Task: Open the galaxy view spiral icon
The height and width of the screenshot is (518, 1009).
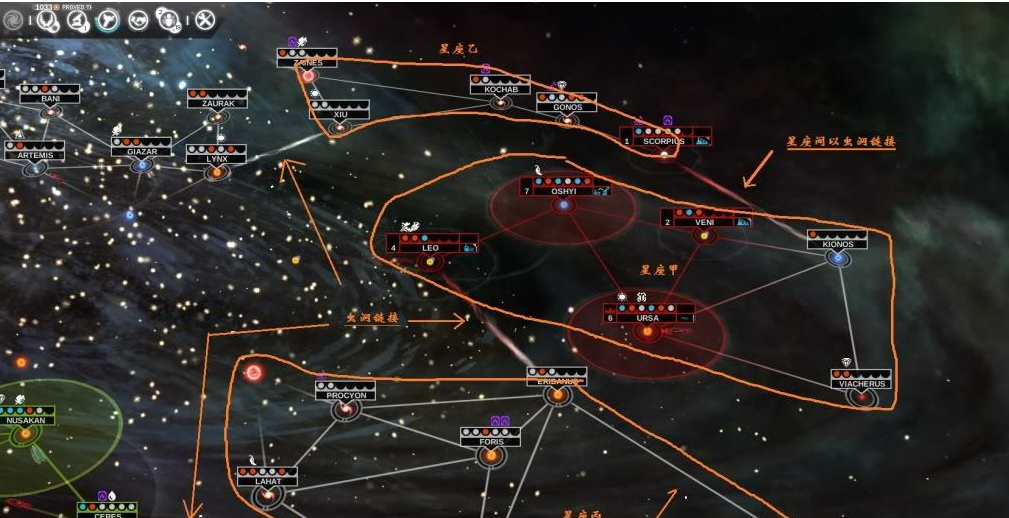Action: click(14, 20)
